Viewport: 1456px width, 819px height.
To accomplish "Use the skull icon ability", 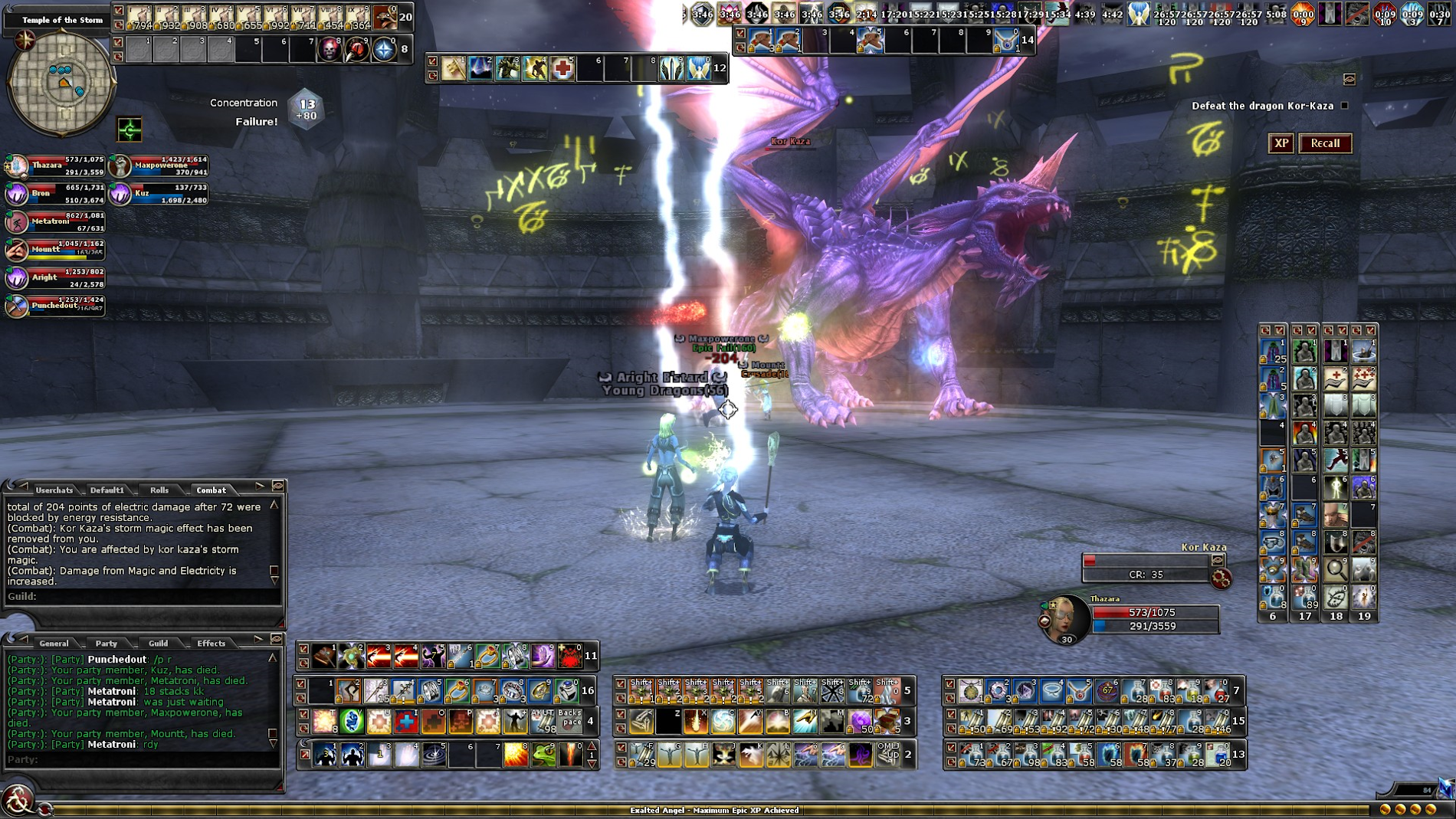I will (x=330, y=50).
